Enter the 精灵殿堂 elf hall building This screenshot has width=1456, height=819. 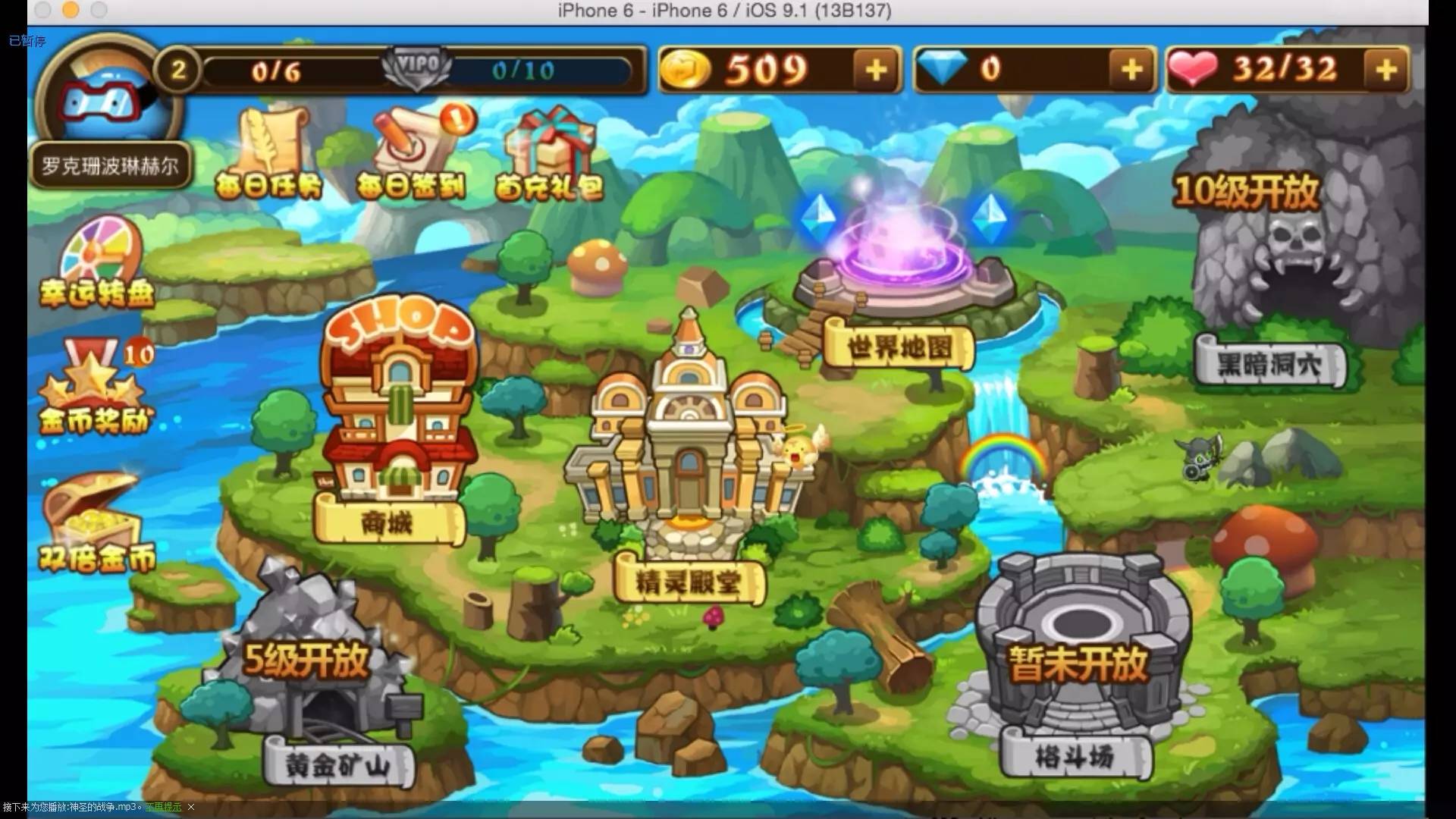[690, 455]
